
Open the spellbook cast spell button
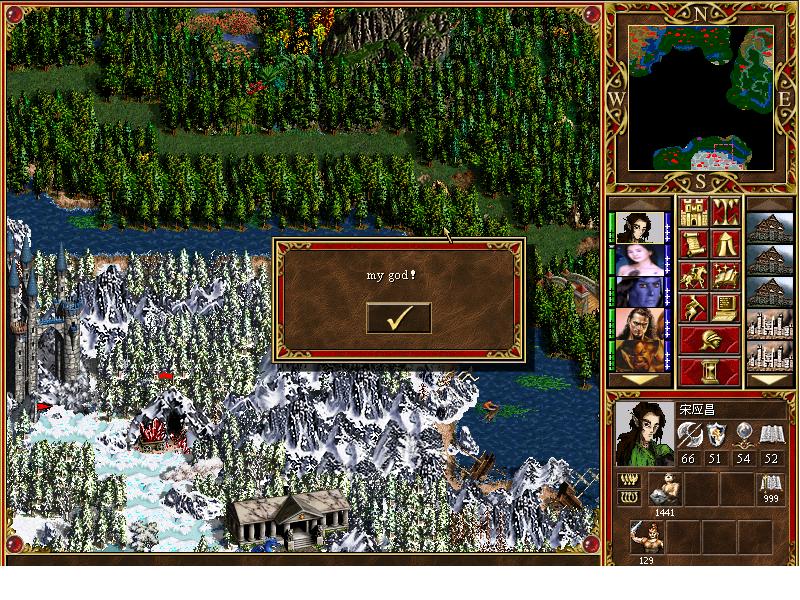coord(725,276)
